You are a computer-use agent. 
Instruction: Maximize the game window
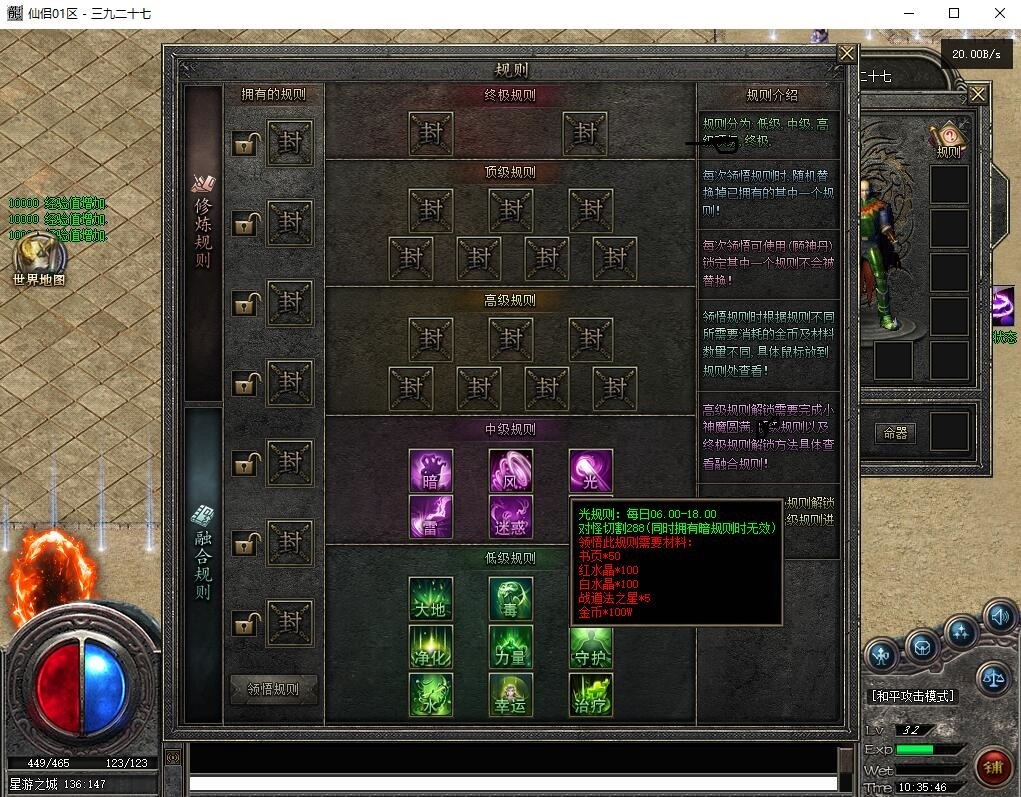(x=953, y=14)
